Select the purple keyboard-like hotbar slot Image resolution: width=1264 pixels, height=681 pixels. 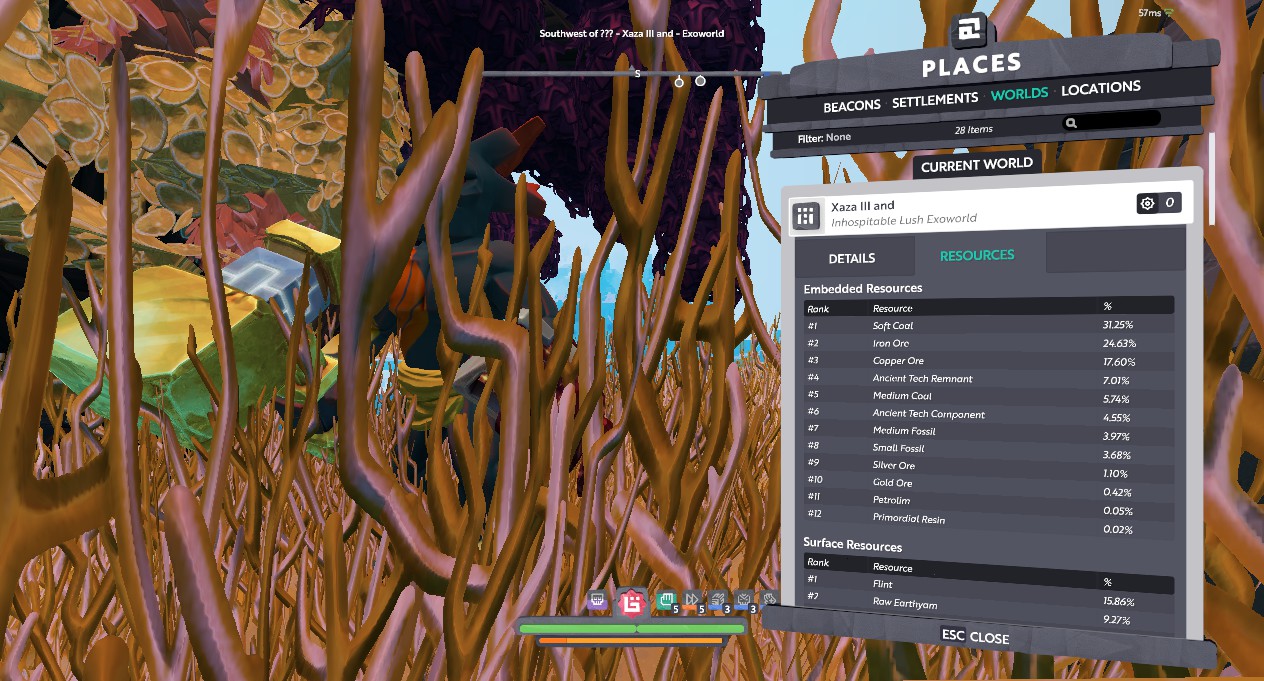(597, 600)
